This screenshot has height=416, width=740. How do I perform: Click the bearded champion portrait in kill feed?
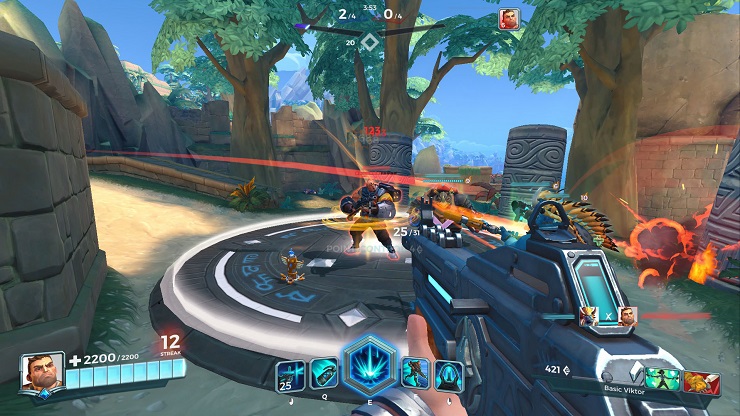[625, 316]
